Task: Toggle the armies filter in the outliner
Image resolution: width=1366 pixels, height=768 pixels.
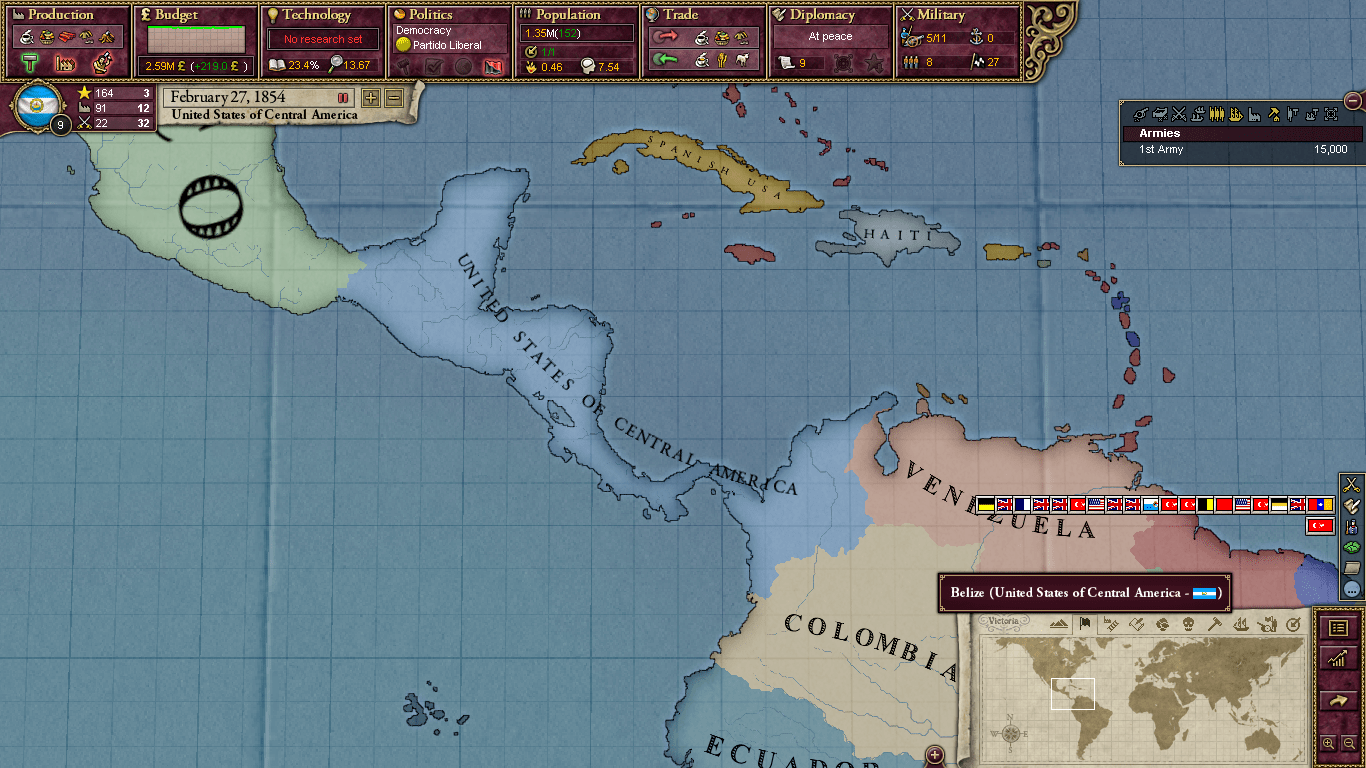Action: (x=1217, y=114)
